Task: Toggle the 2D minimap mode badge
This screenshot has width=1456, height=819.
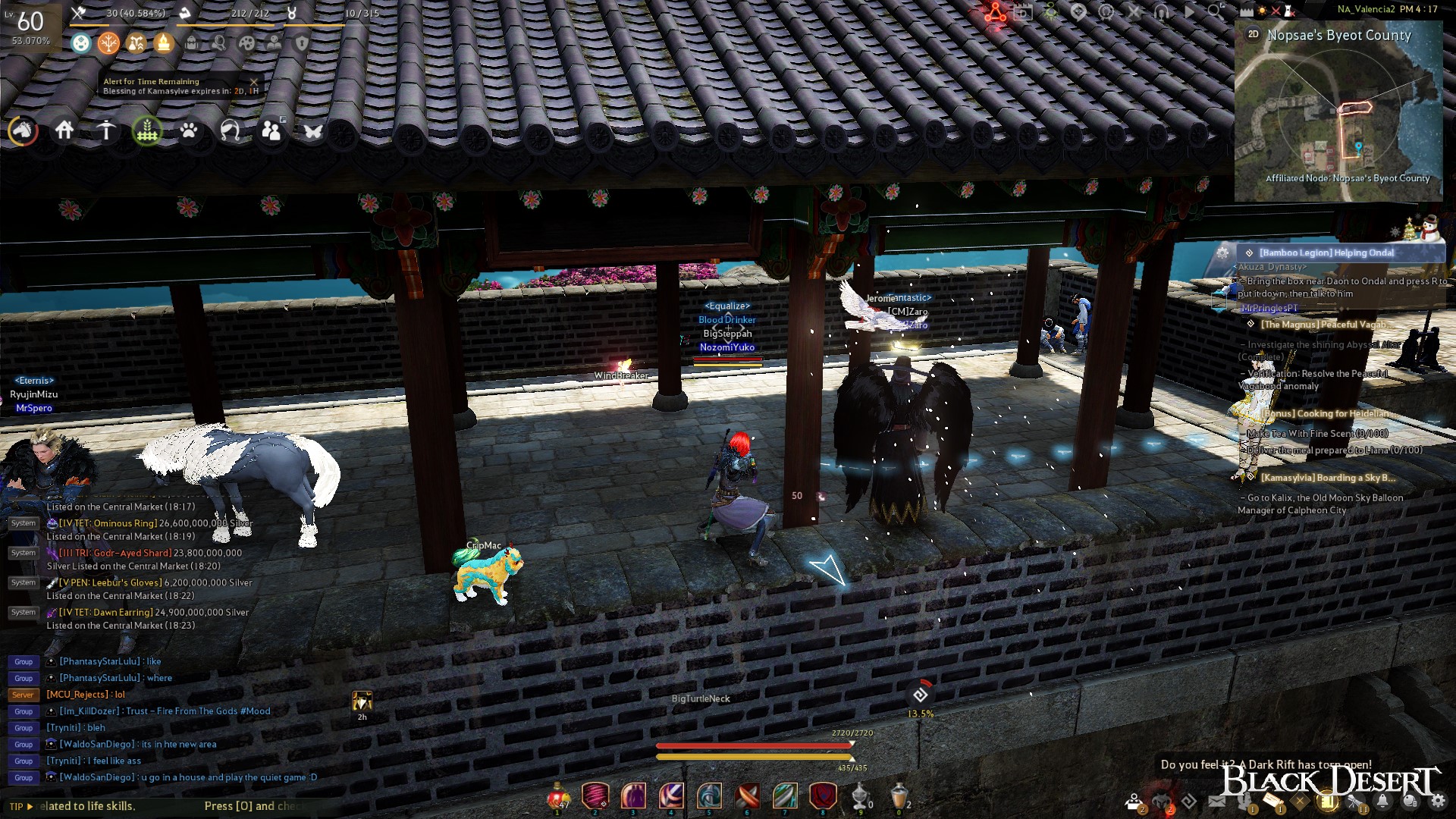Action: 1253,33
